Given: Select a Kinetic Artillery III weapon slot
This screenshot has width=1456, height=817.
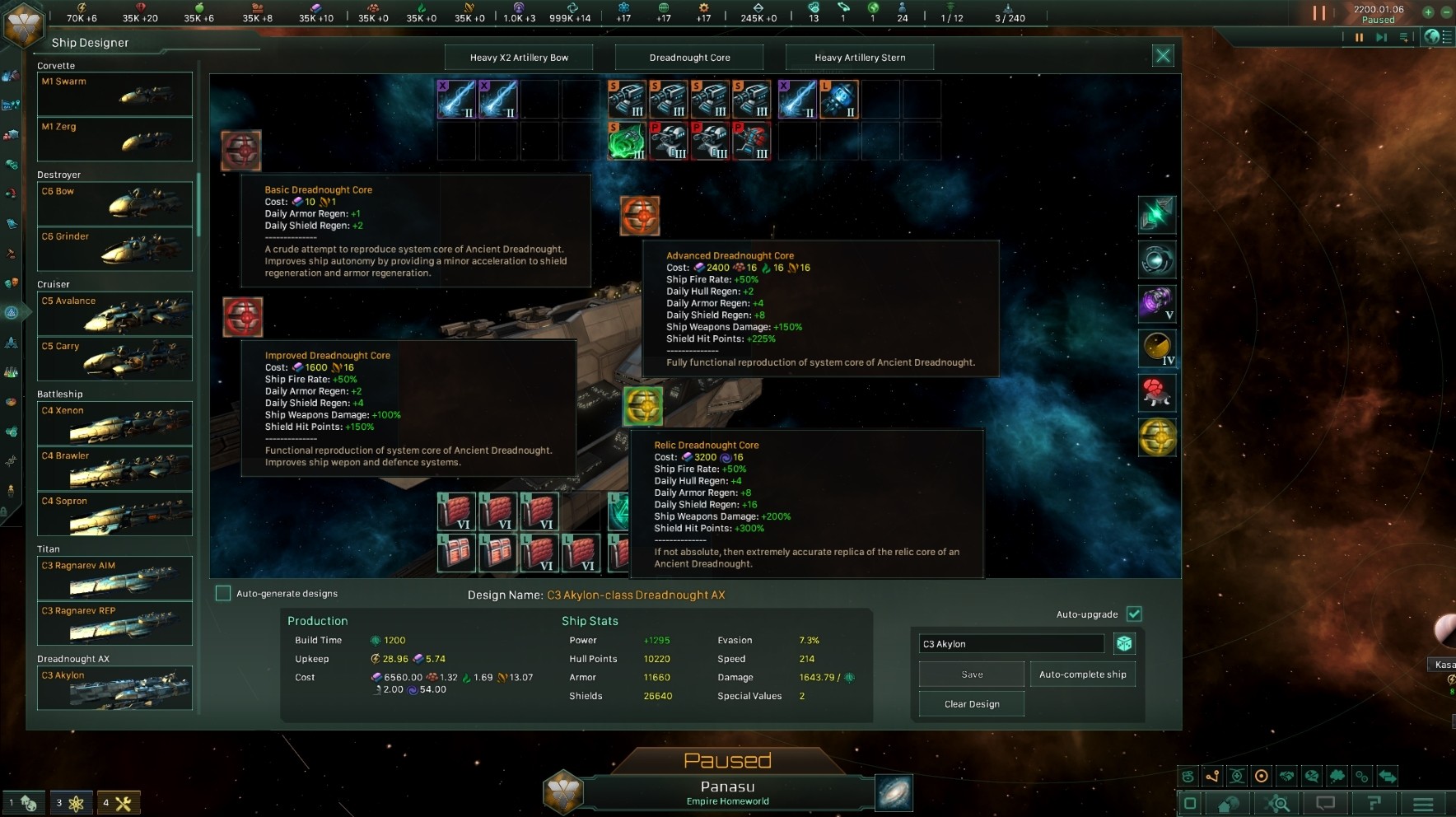Looking at the screenshot, I should point(628,99).
